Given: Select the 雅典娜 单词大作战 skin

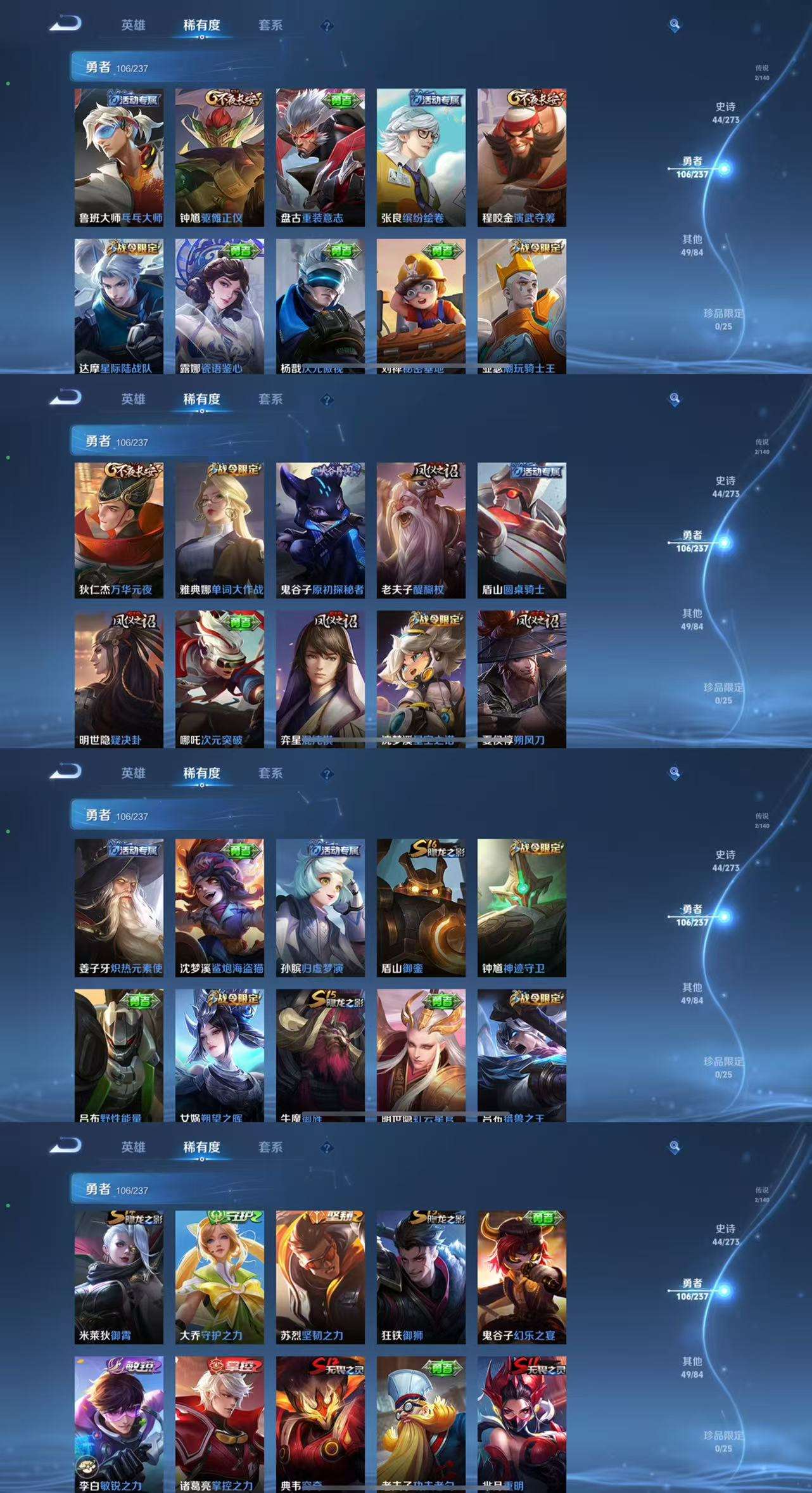Looking at the screenshot, I should [219, 530].
